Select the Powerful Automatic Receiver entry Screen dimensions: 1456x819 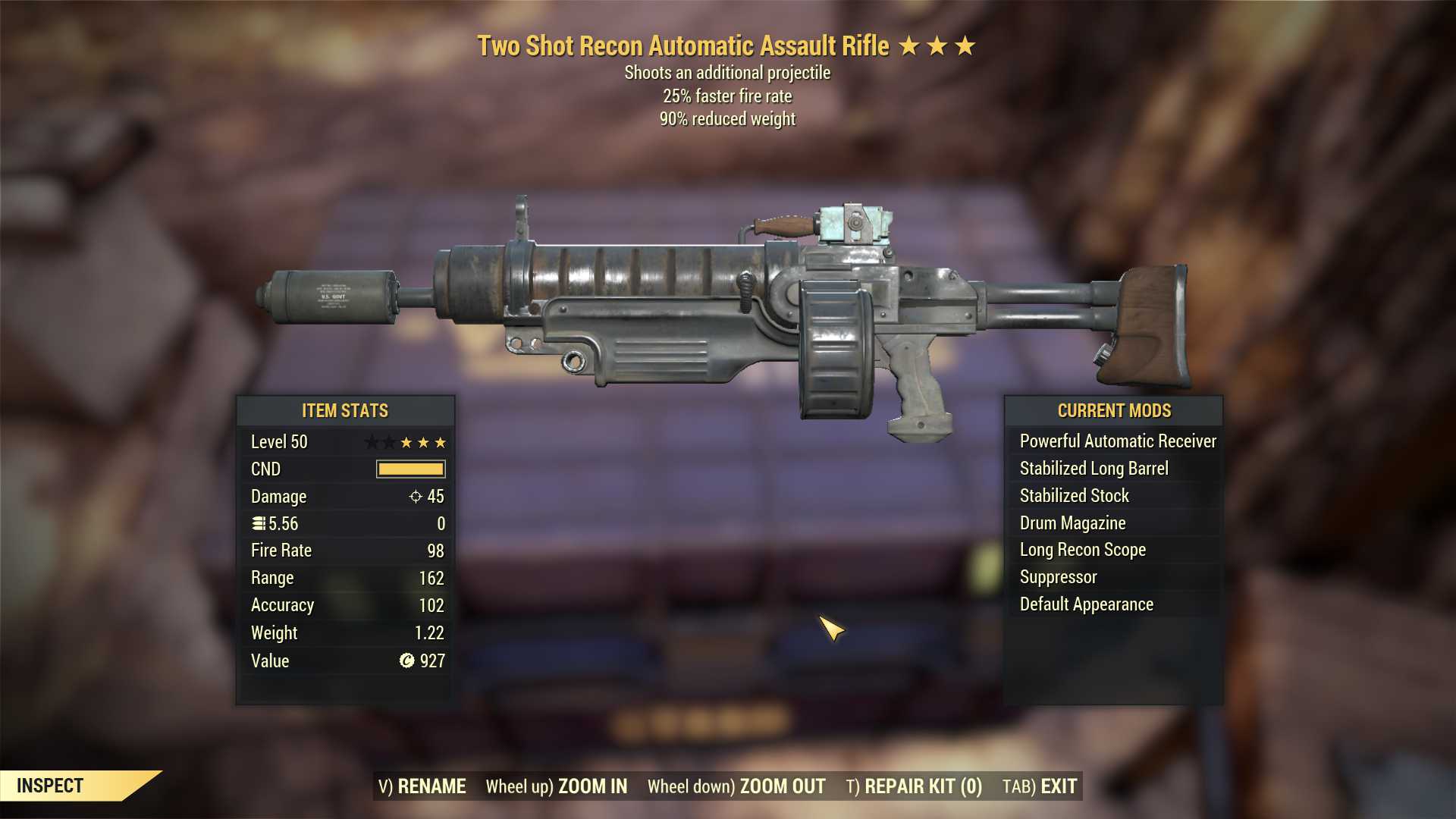point(1118,441)
